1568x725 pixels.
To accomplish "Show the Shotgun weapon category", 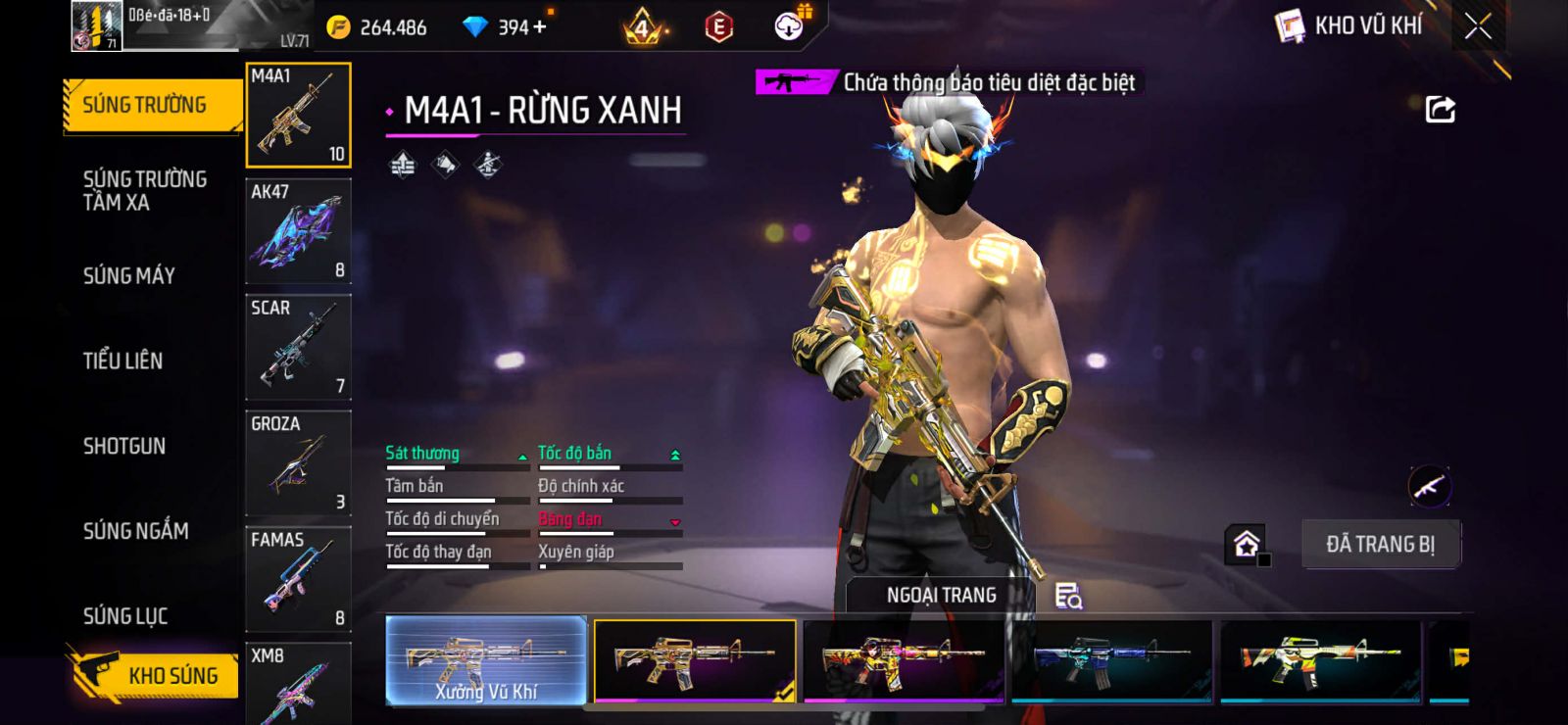I will click(124, 446).
